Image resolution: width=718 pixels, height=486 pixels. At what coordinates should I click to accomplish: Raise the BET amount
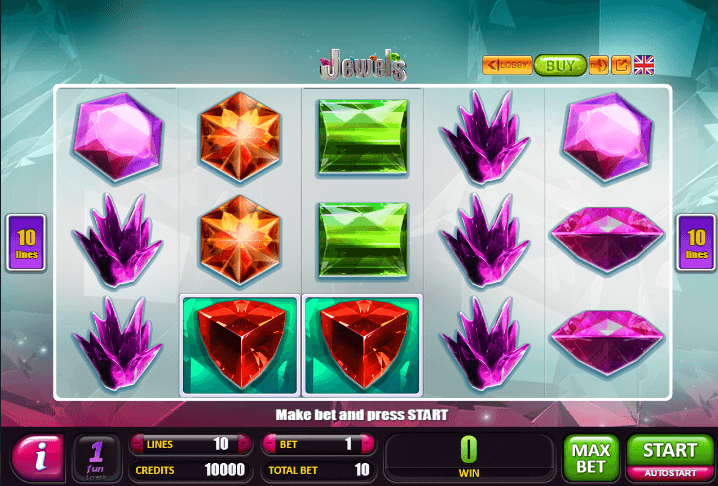pyautogui.click(x=368, y=444)
